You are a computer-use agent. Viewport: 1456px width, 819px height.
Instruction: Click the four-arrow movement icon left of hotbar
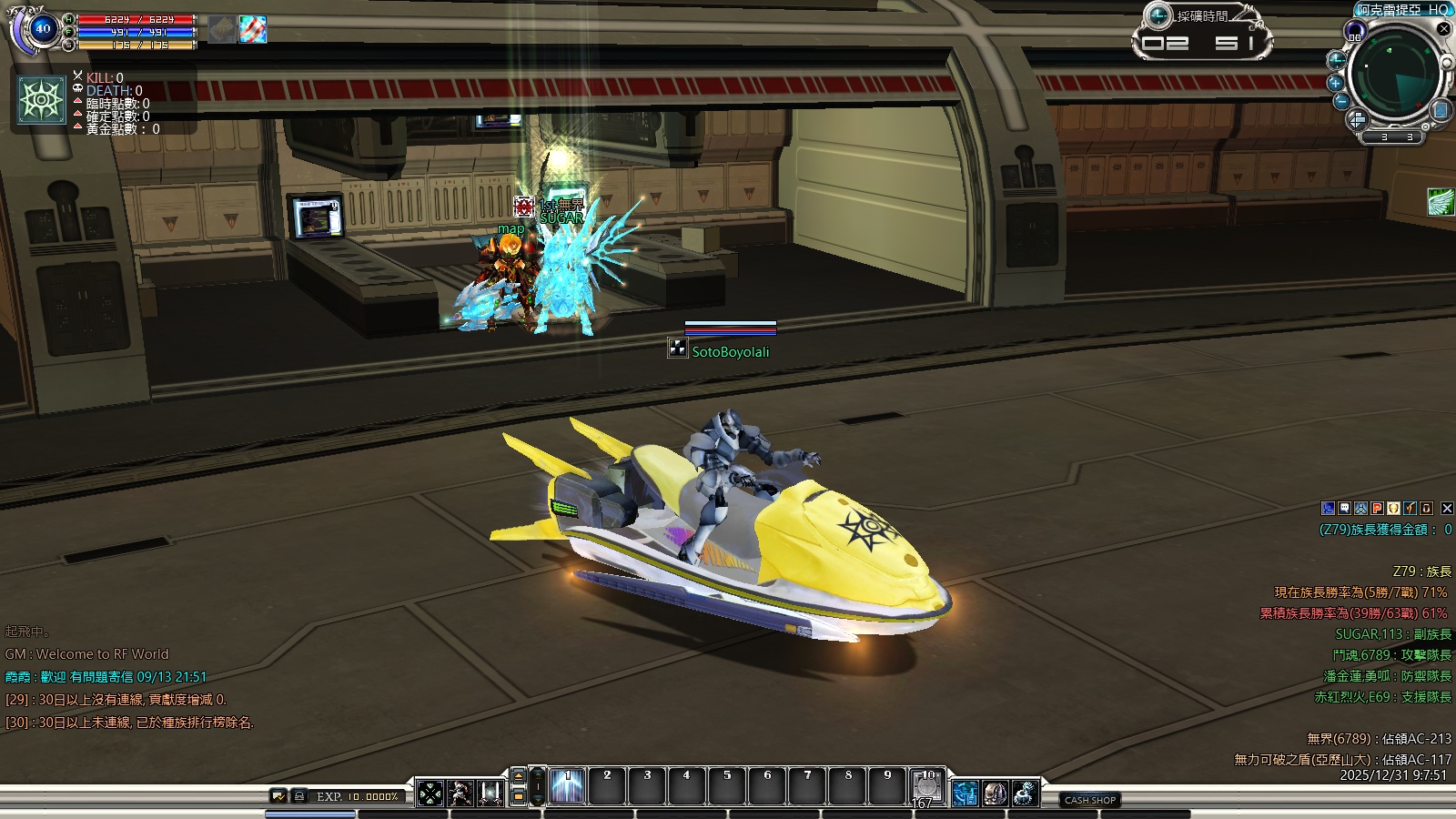430,794
